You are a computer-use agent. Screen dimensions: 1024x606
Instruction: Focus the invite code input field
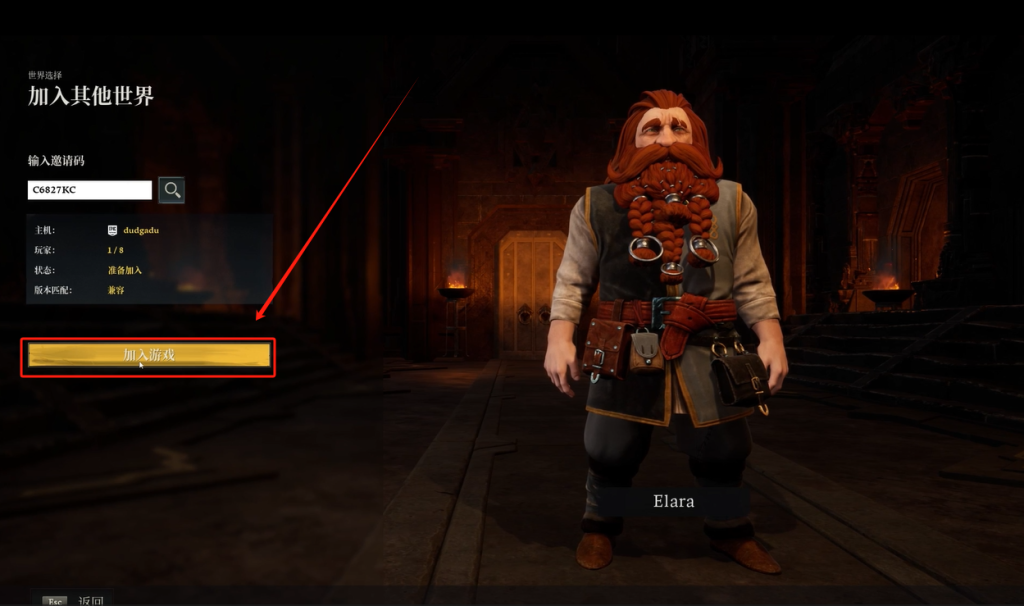point(90,190)
